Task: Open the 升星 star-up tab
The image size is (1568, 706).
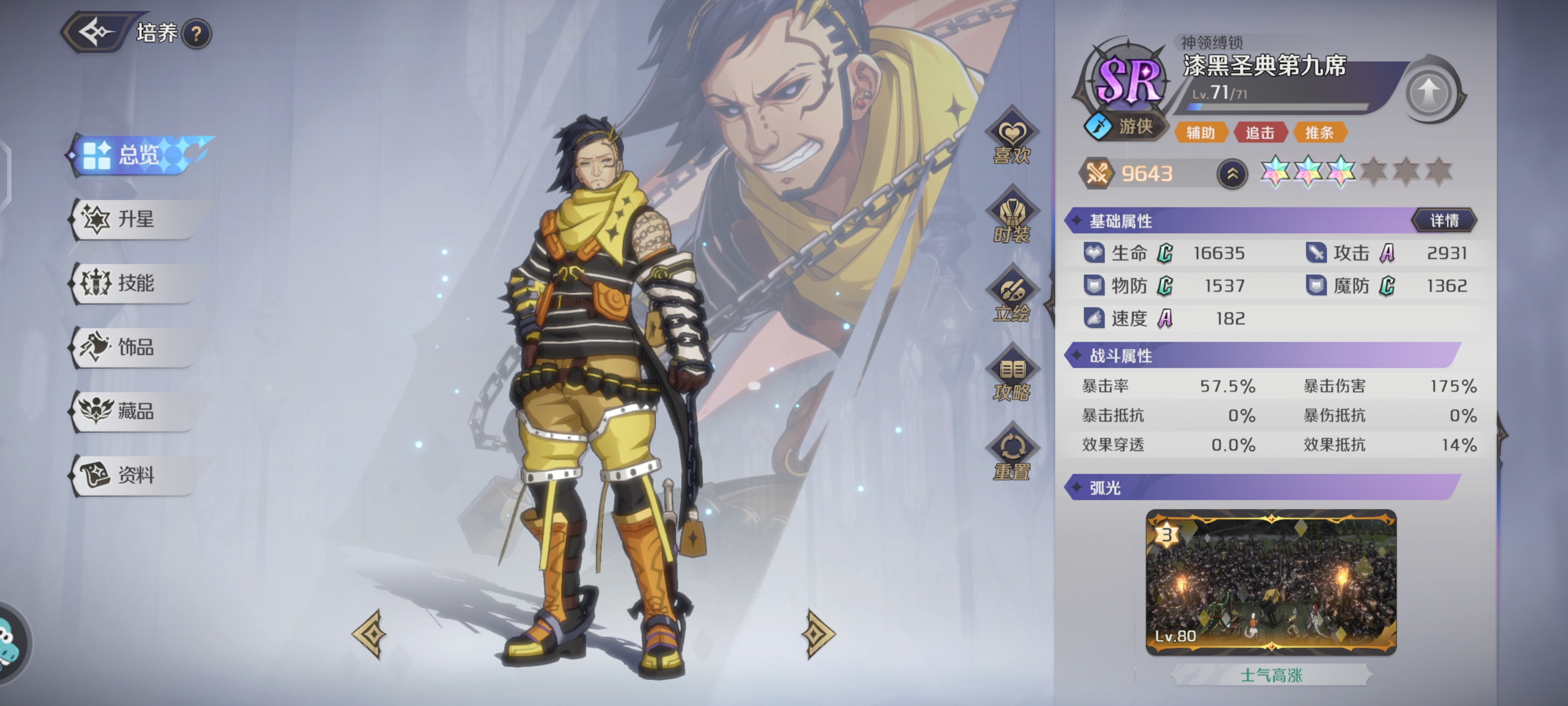Action: 136,219
